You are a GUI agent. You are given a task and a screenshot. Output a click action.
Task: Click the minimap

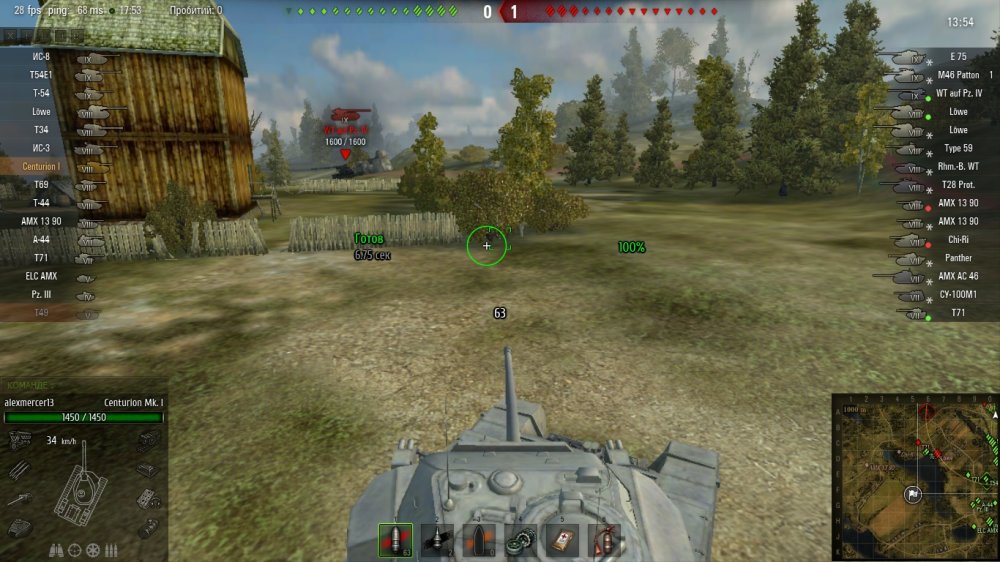click(914, 477)
